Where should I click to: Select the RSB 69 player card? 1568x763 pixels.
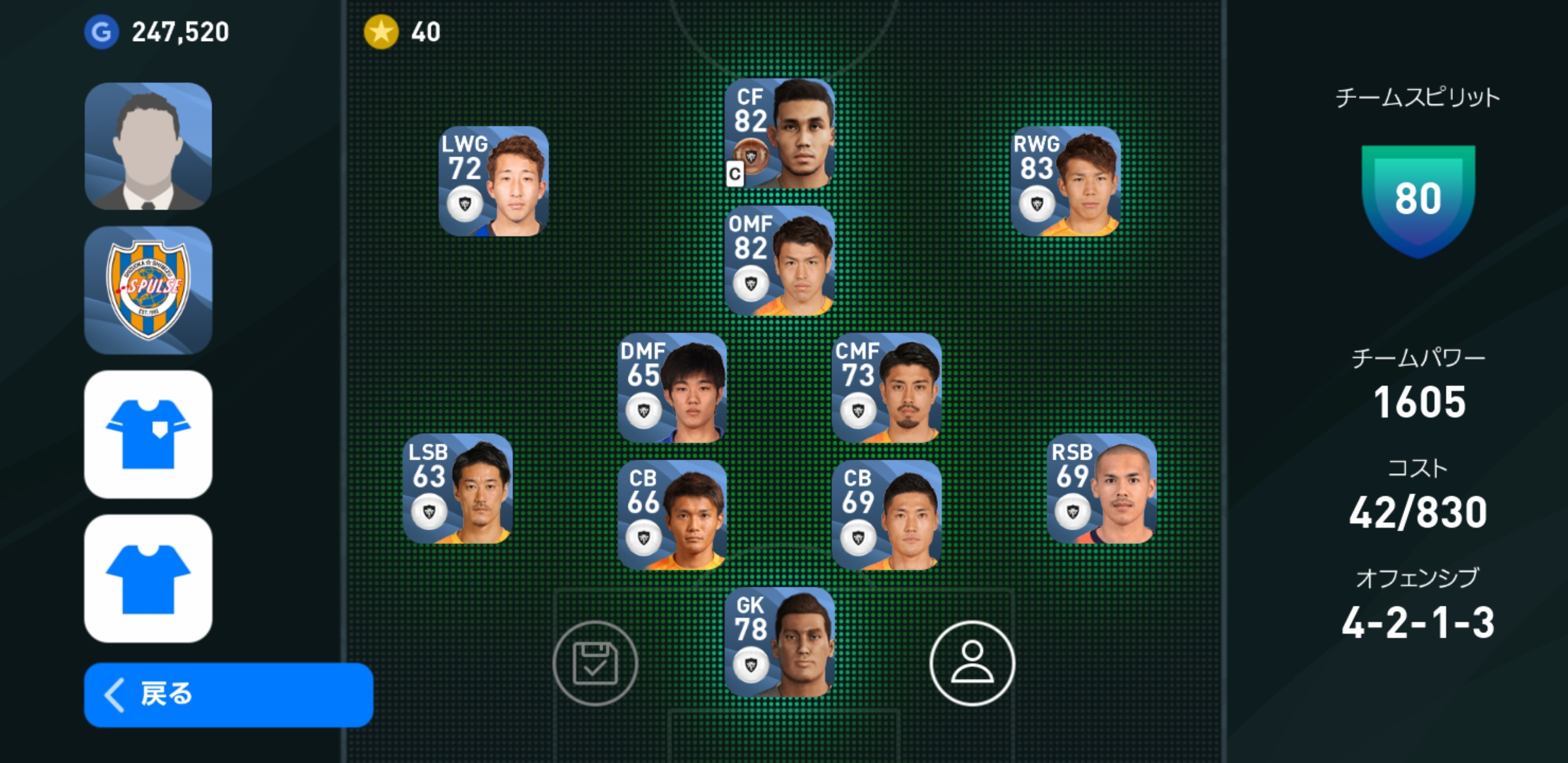1101,489
